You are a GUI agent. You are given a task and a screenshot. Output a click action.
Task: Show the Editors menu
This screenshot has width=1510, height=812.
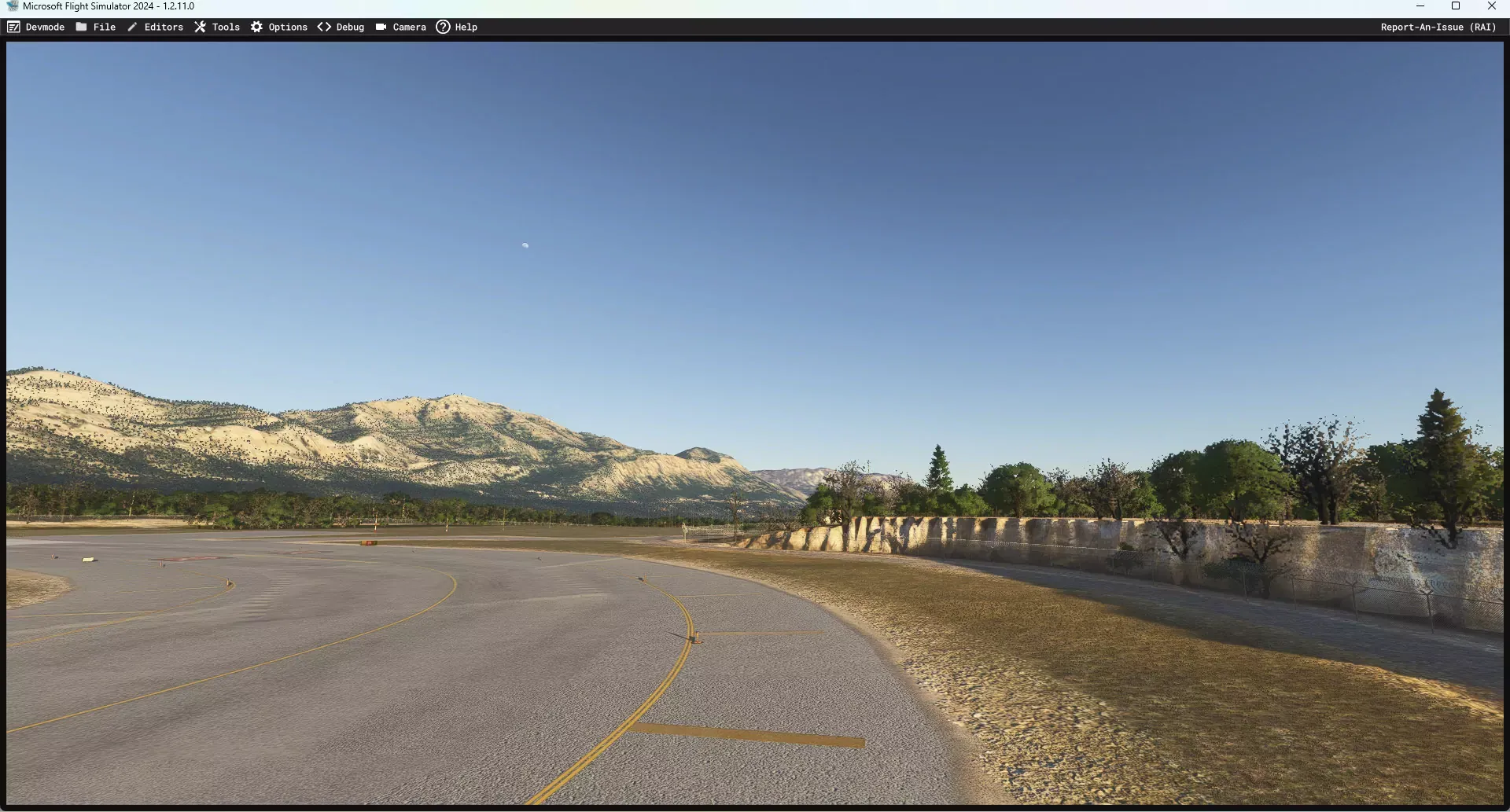click(x=156, y=27)
